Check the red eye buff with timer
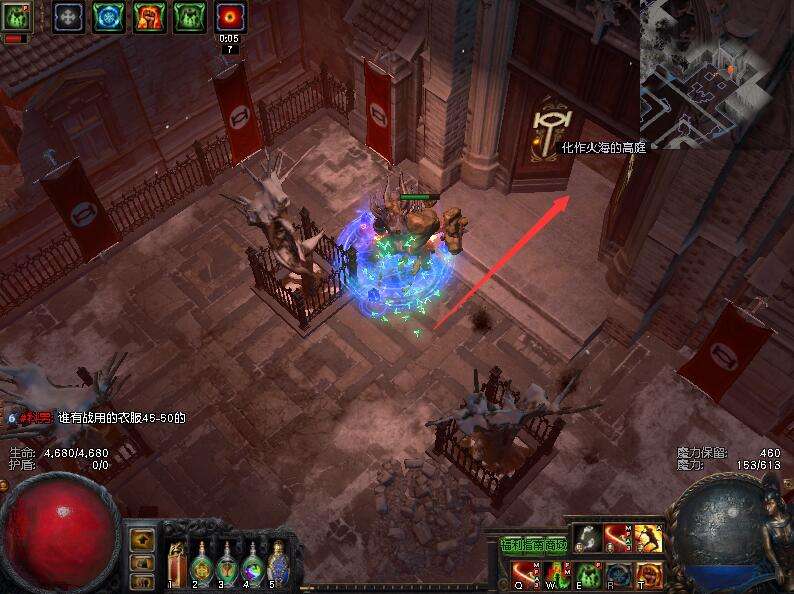This screenshot has width=794, height=594. coord(230,16)
